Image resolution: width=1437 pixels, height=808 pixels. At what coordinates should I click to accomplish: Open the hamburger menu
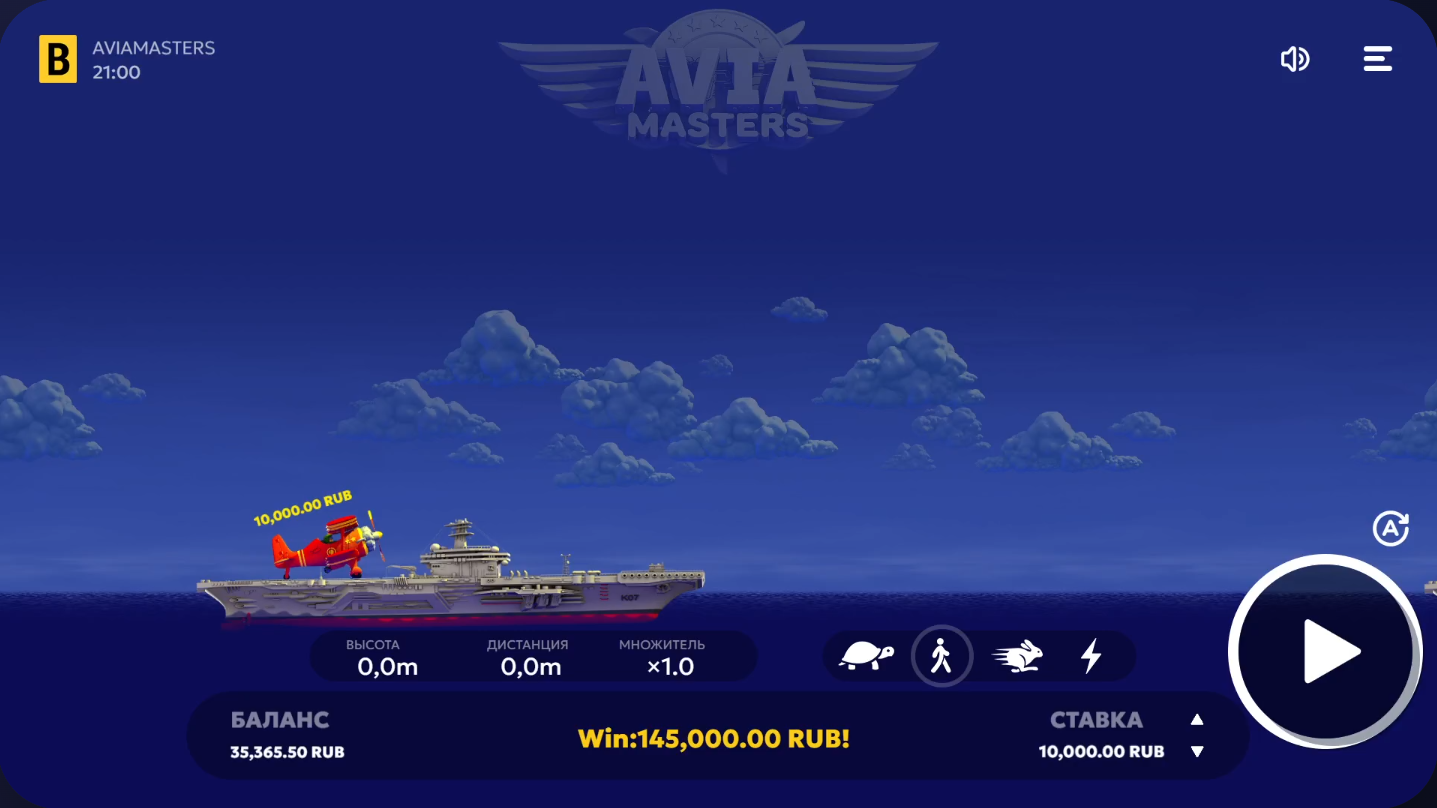click(x=1378, y=59)
